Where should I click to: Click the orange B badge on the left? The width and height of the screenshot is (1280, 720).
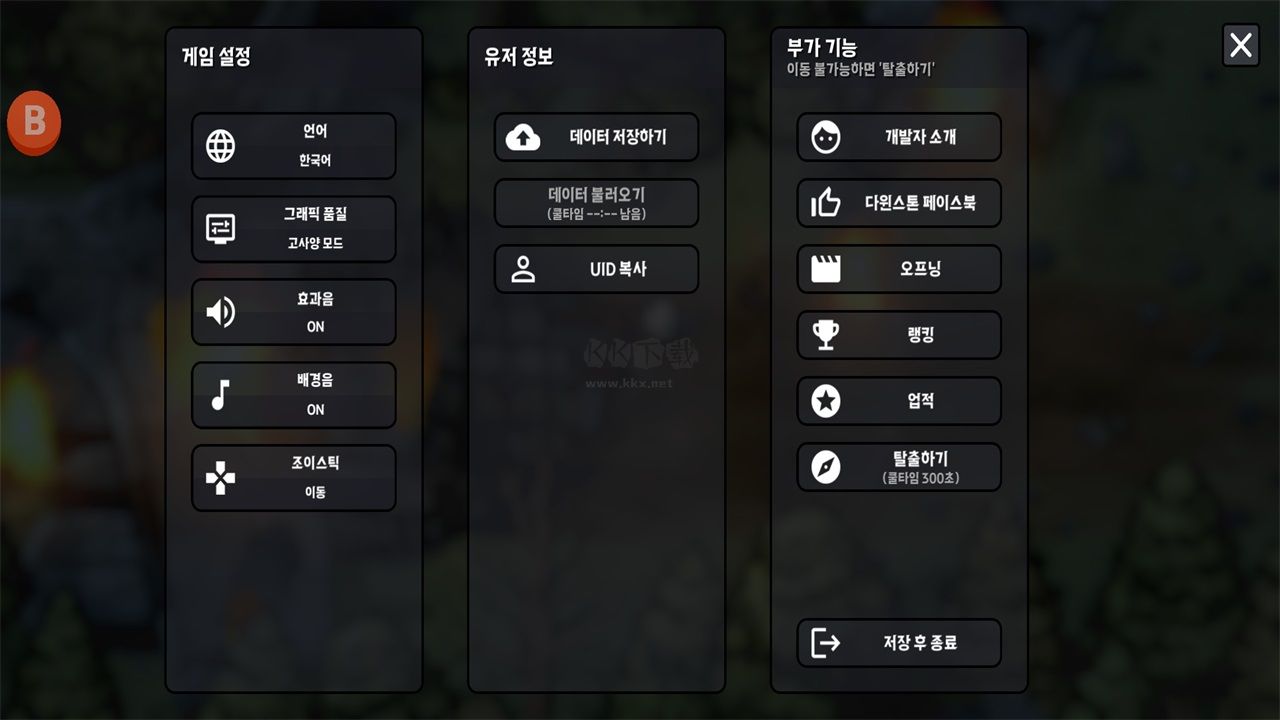36,122
